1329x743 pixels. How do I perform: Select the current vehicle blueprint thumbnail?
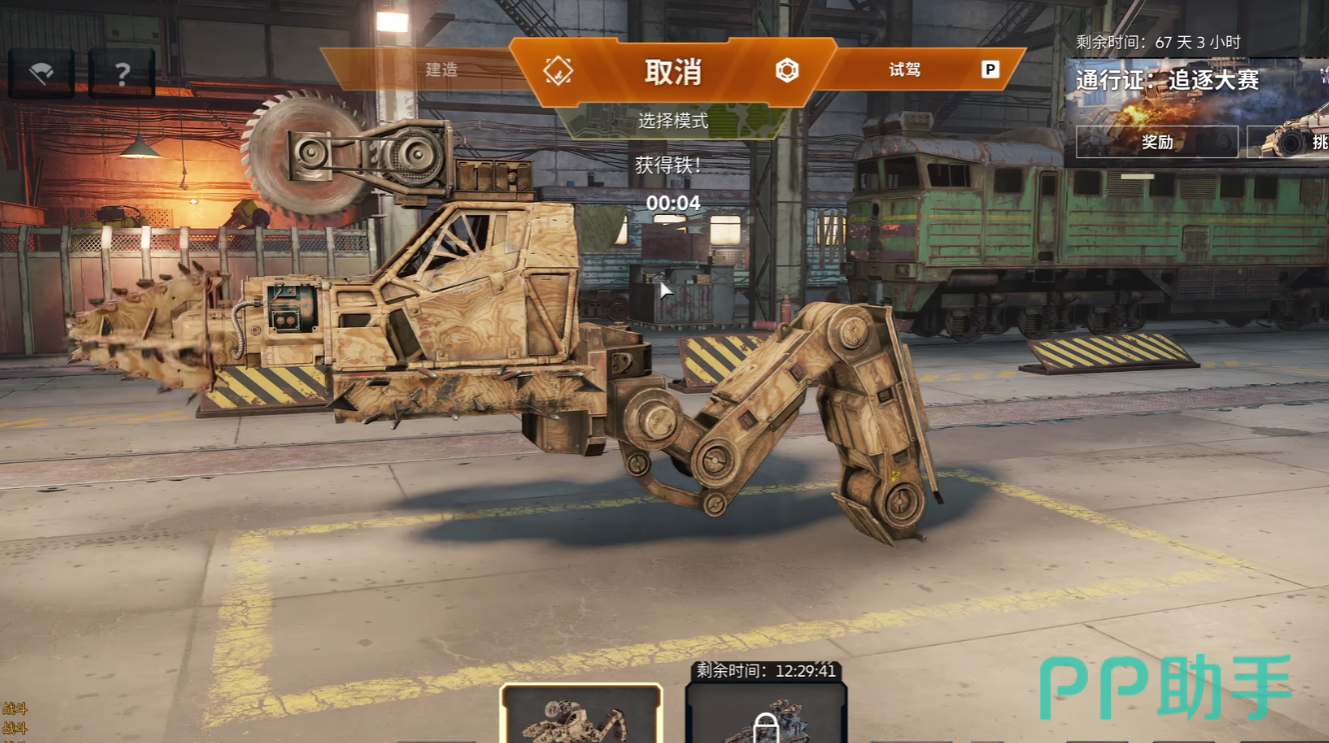pos(581,714)
